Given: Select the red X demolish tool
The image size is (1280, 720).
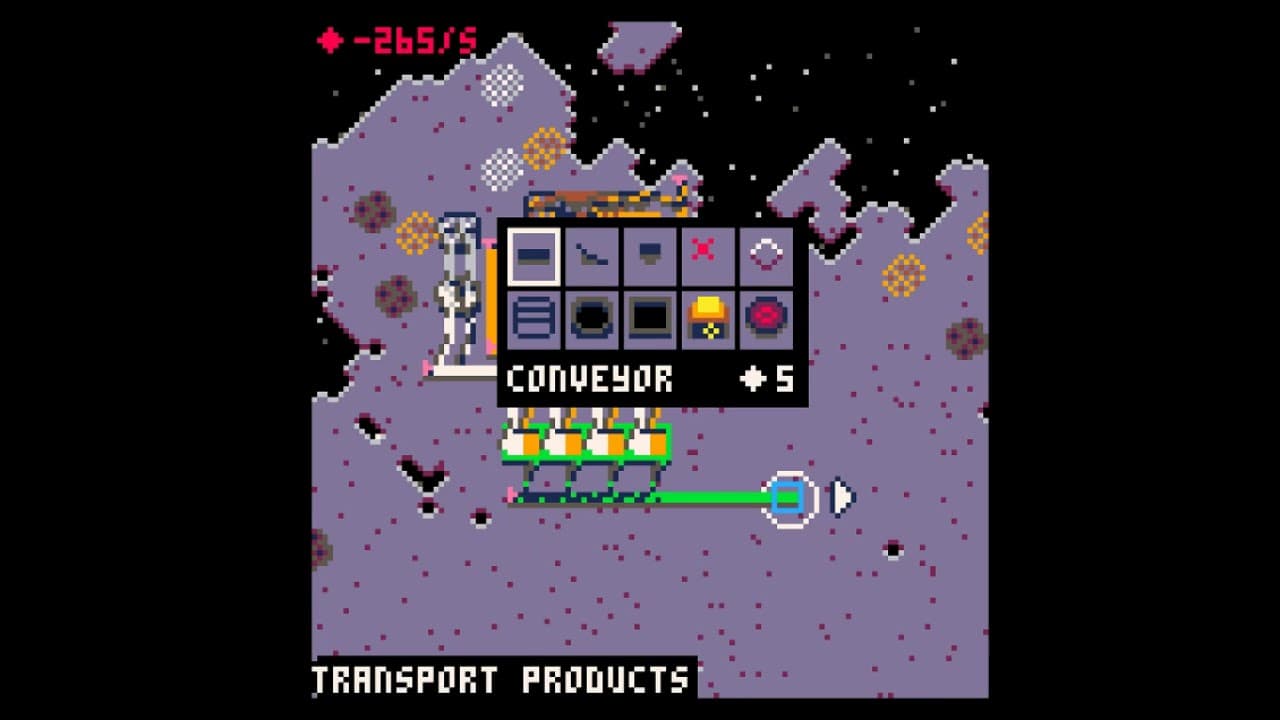Looking at the screenshot, I should point(709,256).
